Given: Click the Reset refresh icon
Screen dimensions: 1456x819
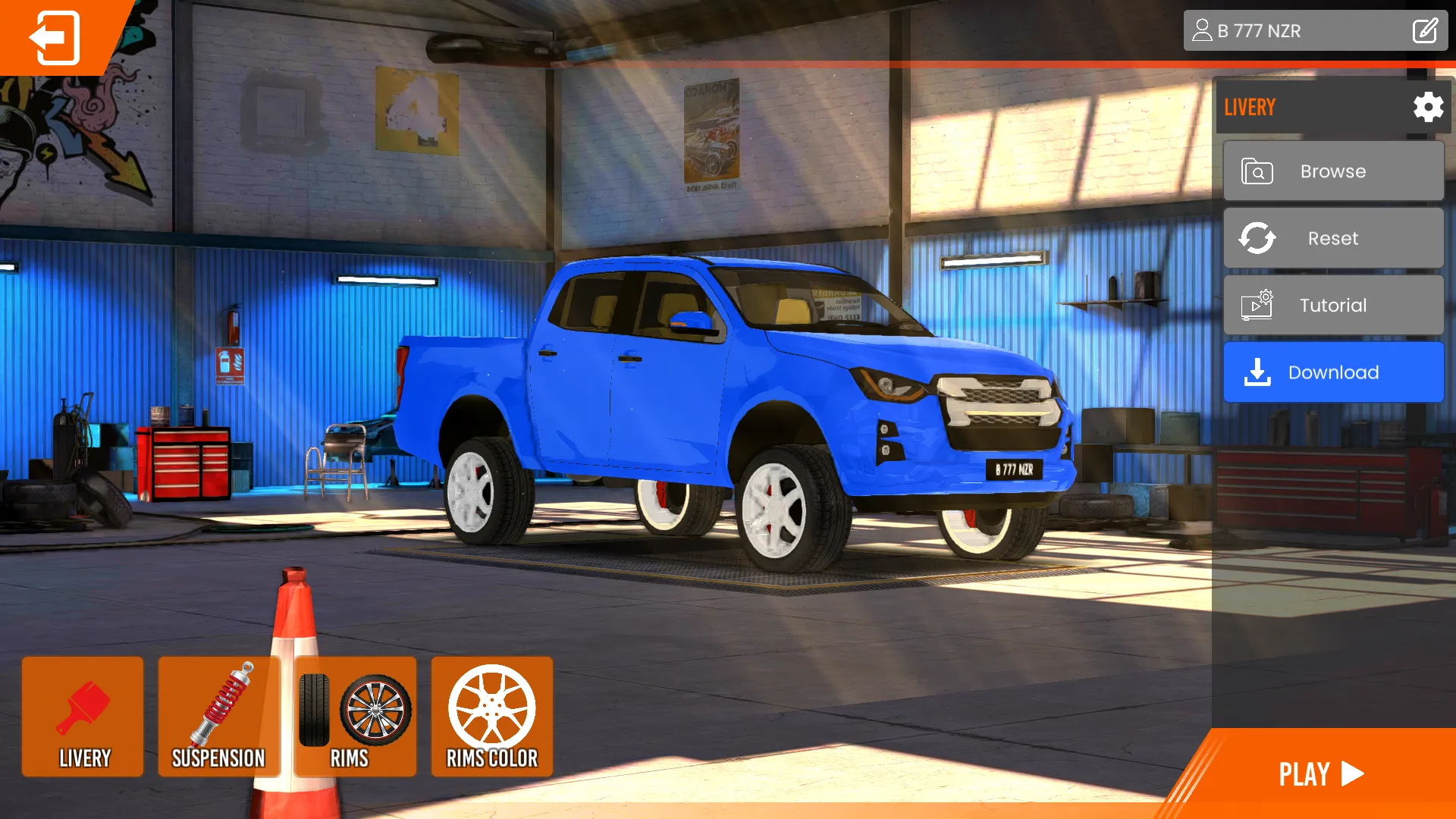Looking at the screenshot, I should 1257,238.
